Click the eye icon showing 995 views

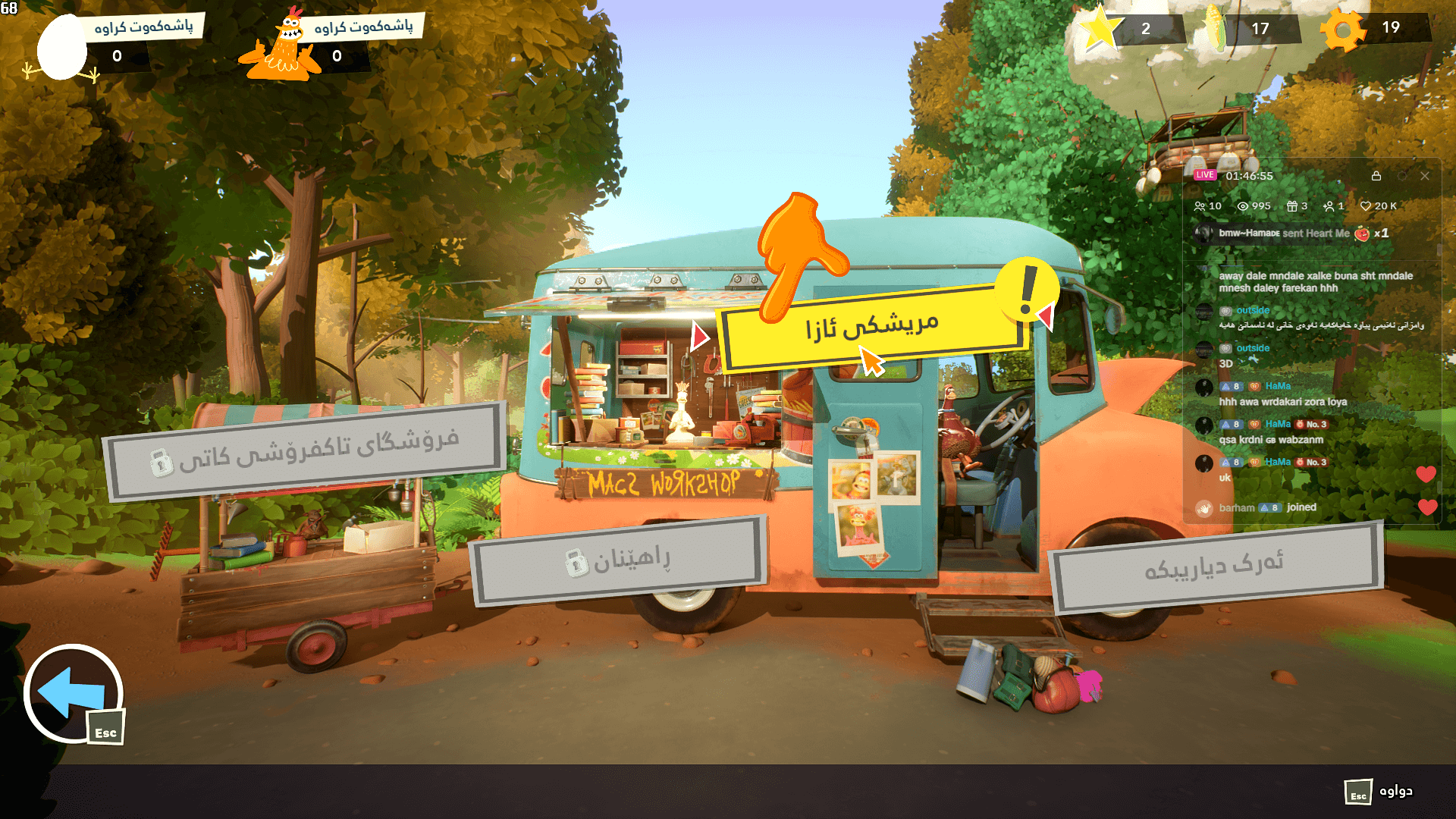(x=1242, y=206)
